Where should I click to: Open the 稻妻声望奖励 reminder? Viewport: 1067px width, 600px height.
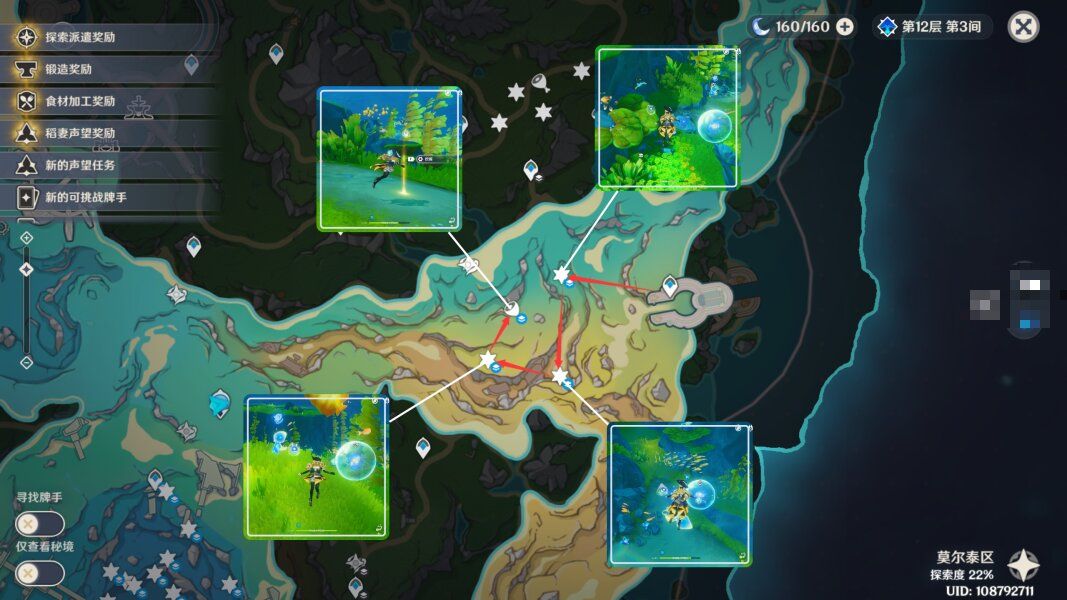click(80, 133)
